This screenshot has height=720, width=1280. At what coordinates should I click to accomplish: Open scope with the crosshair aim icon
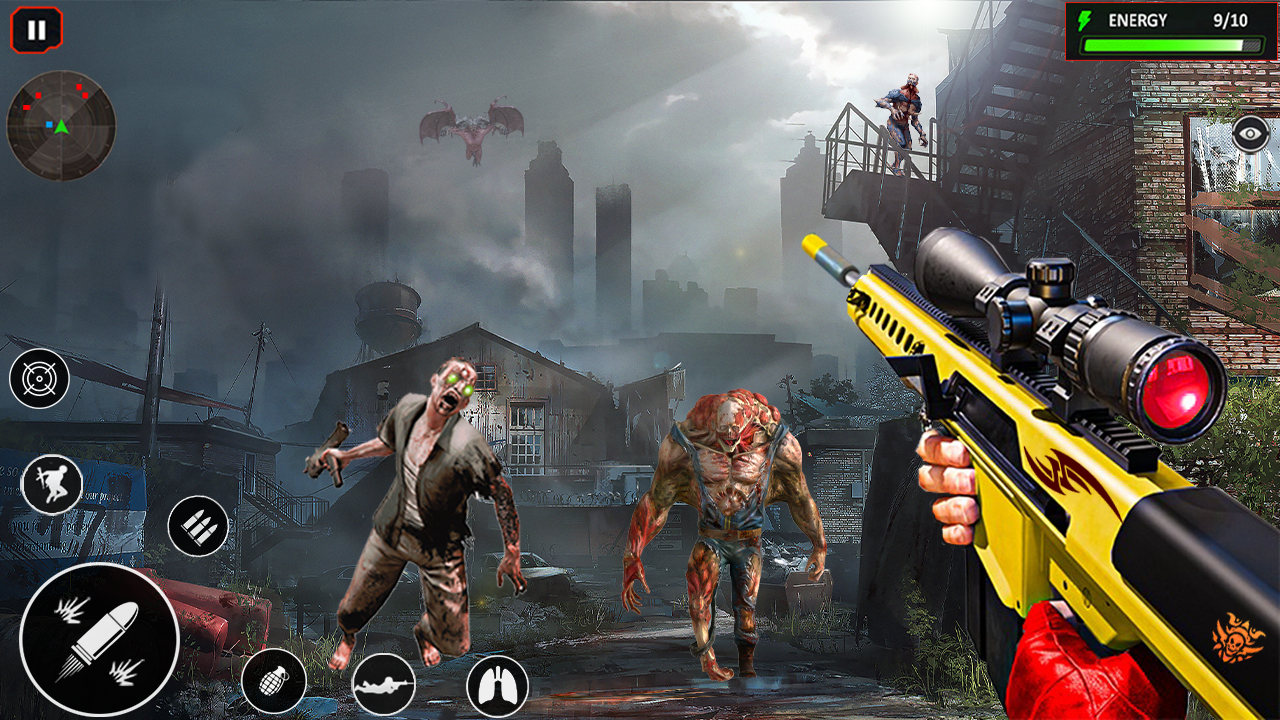click(x=38, y=380)
